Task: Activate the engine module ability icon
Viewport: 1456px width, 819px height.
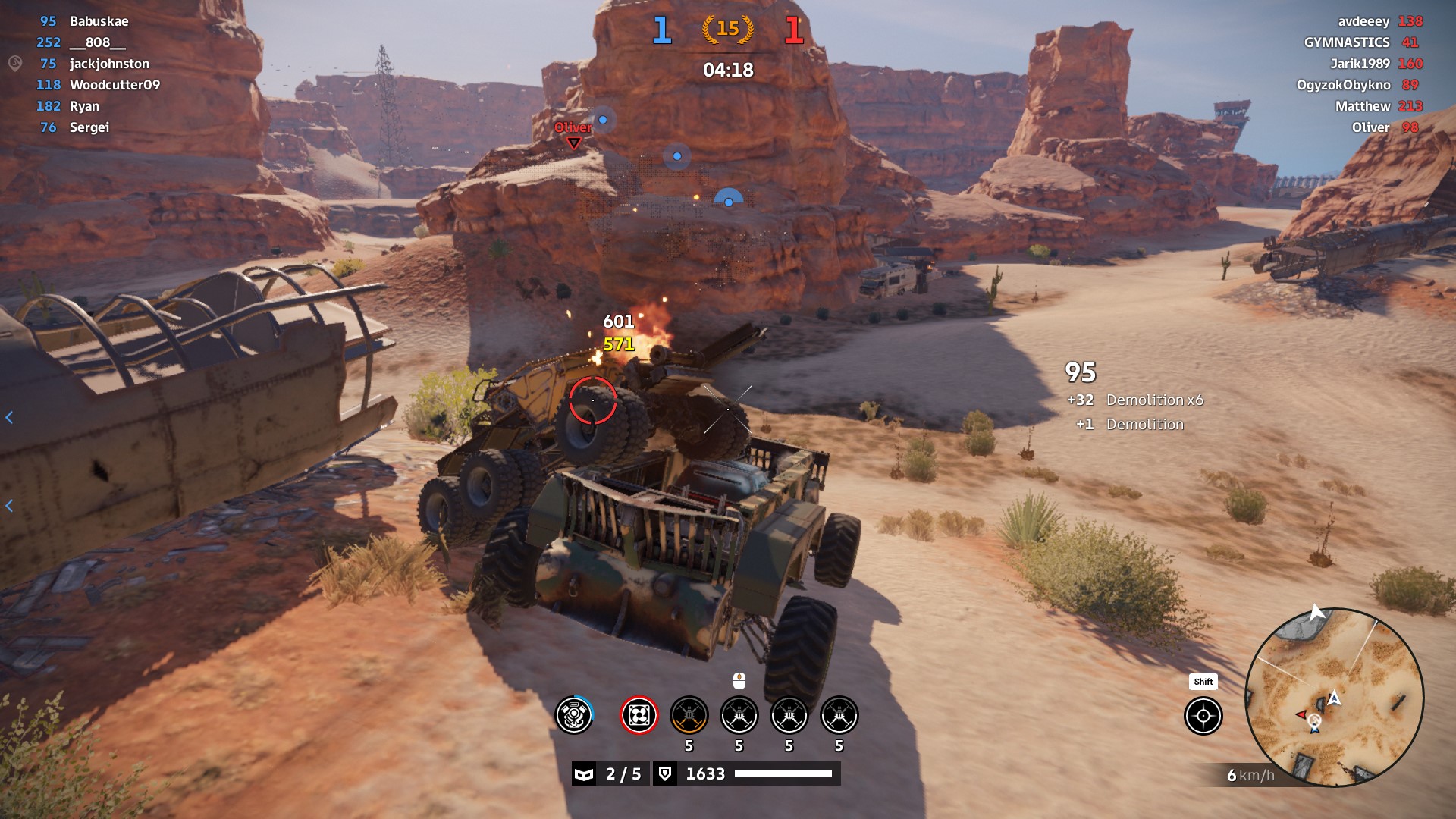Action: pos(574,715)
